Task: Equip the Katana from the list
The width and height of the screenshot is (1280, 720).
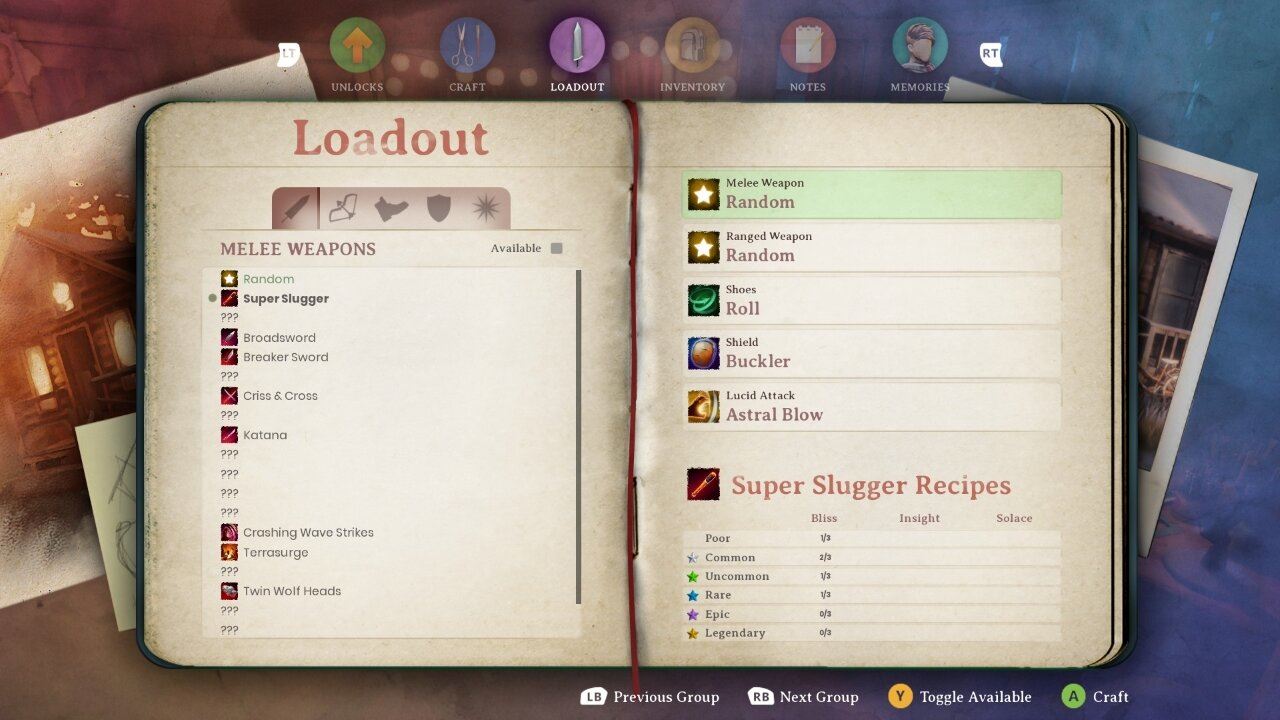Action: click(265, 435)
